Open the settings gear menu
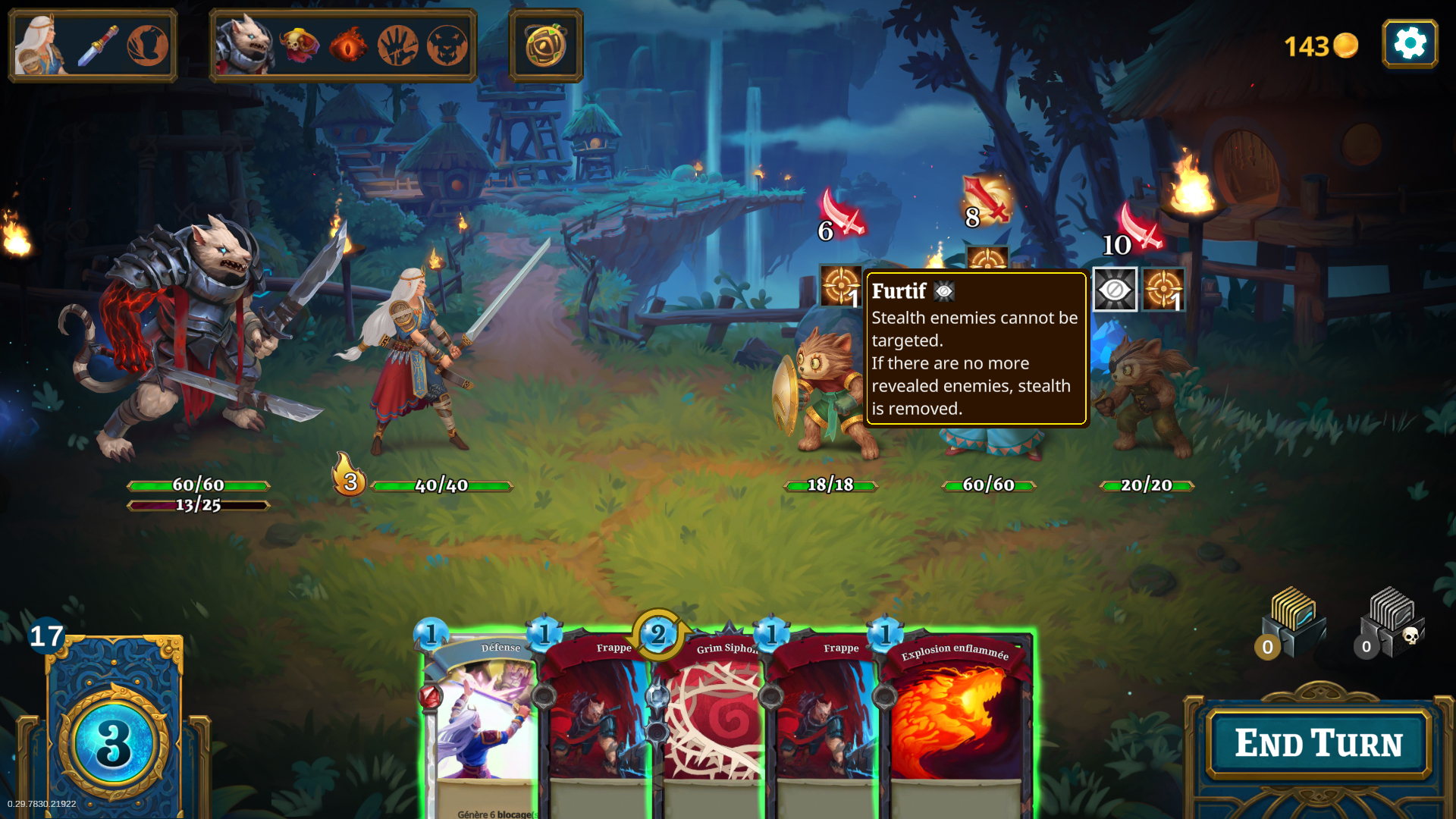The width and height of the screenshot is (1456, 819). tap(1410, 44)
